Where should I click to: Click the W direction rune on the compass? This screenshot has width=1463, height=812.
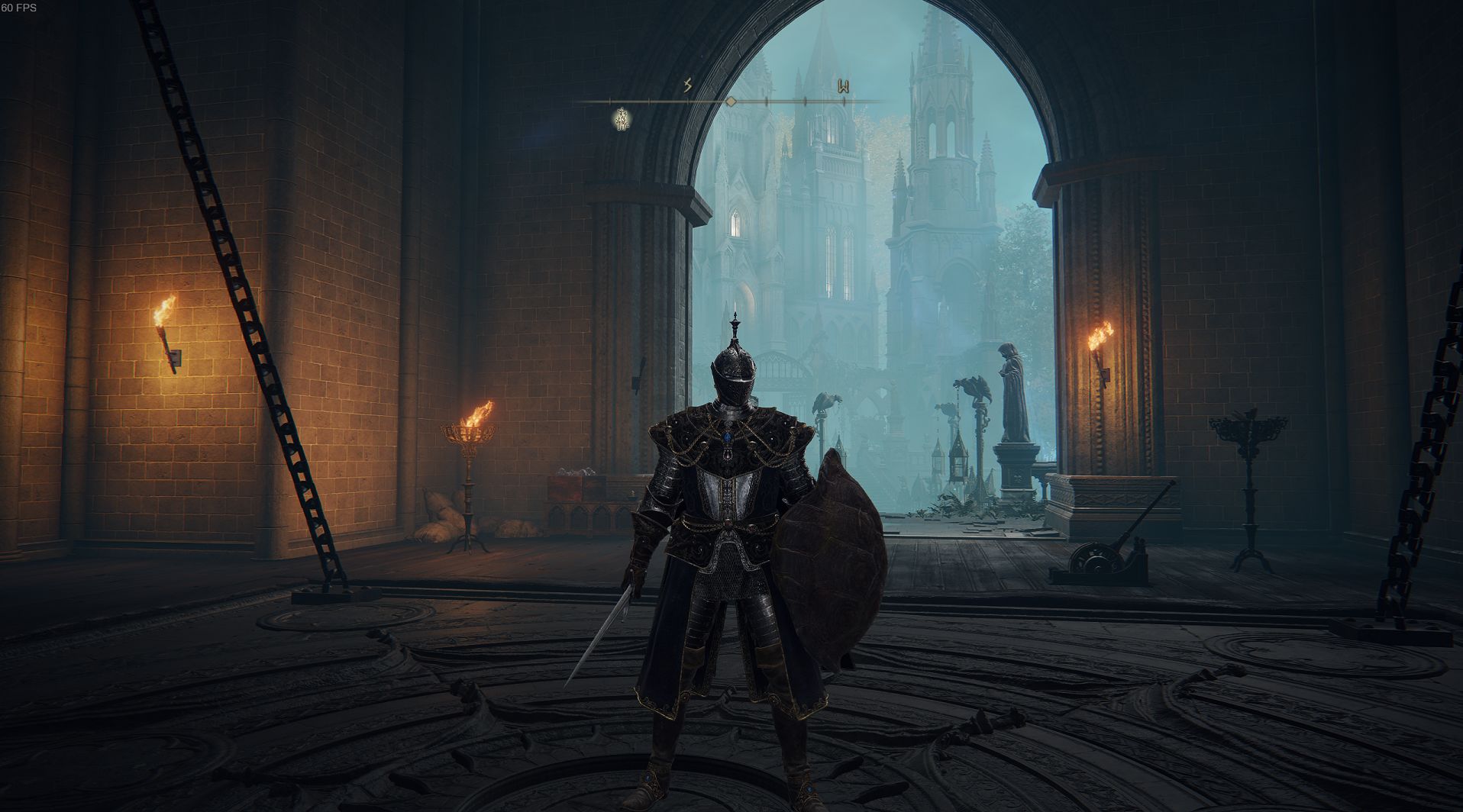click(843, 86)
